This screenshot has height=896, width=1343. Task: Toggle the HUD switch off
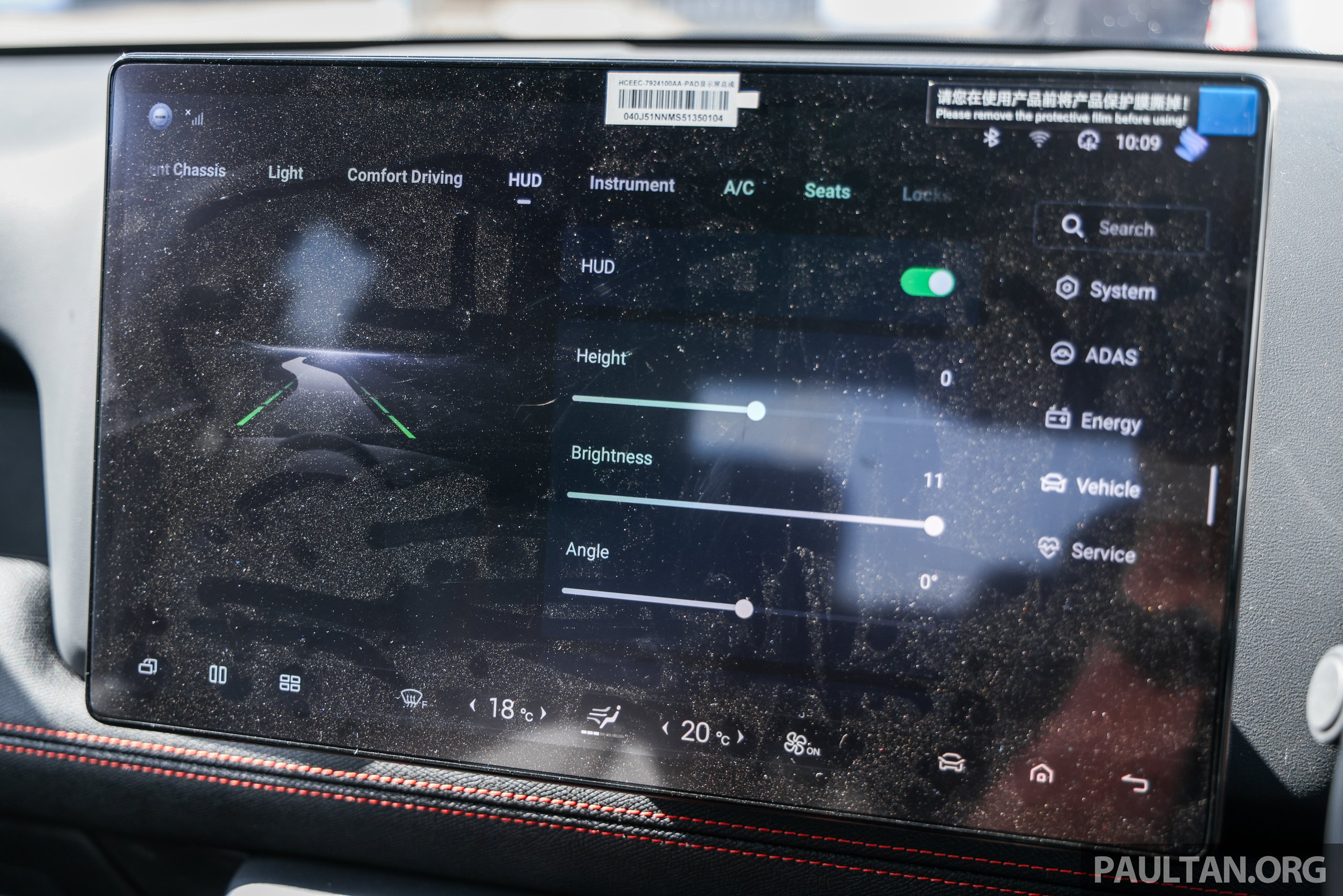coord(926,282)
